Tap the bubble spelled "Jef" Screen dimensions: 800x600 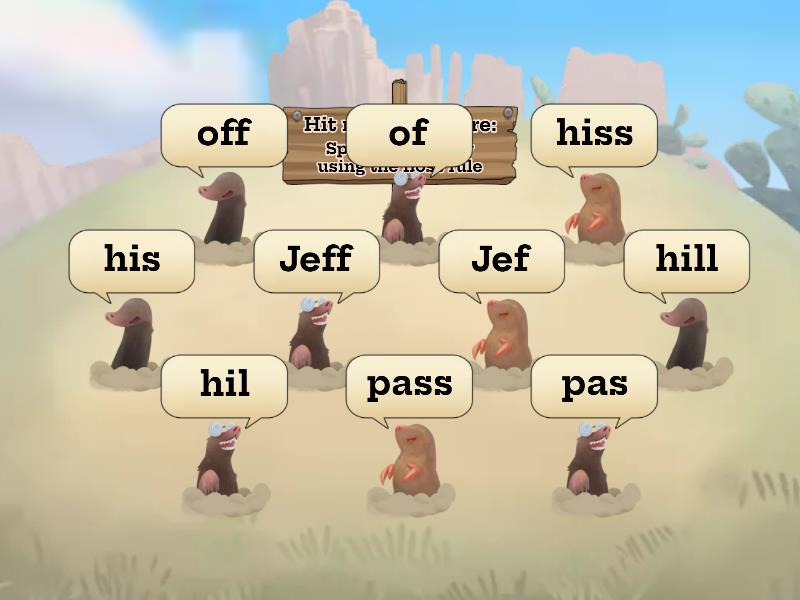pyautogui.click(x=501, y=260)
